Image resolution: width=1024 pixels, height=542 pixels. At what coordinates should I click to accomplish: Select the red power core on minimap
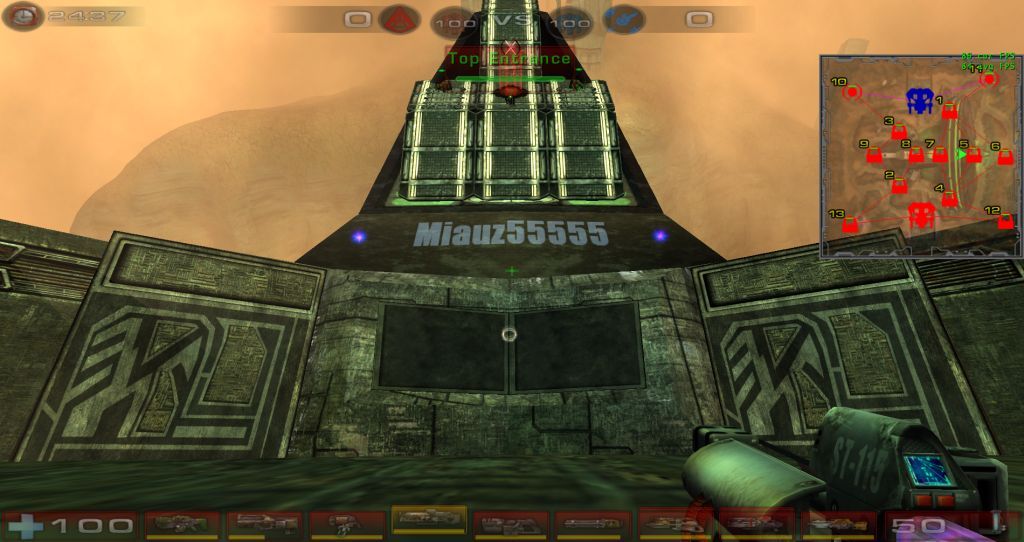click(920, 213)
